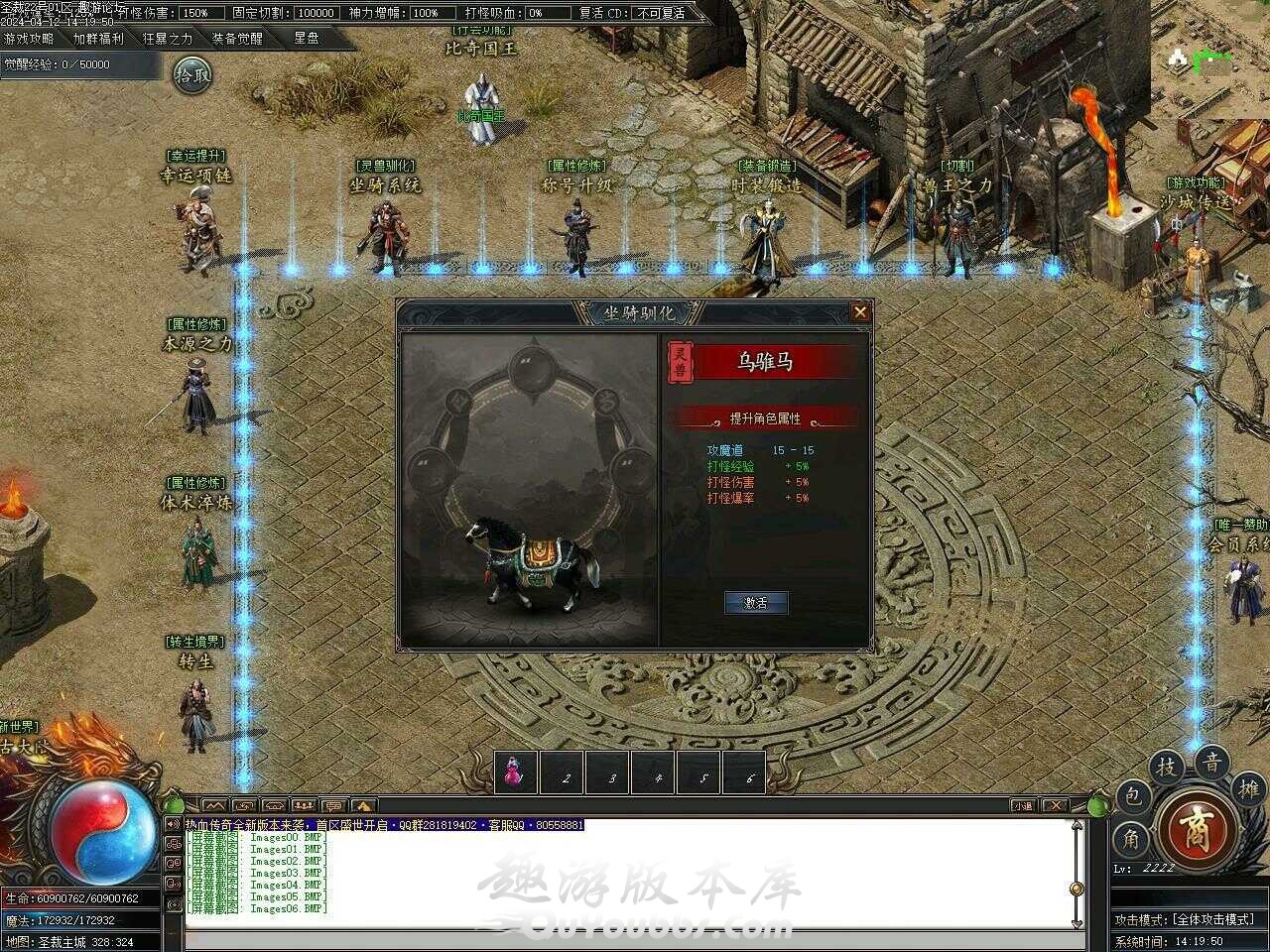
Task: Open the 商 shop round button
Action: (1197, 827)
